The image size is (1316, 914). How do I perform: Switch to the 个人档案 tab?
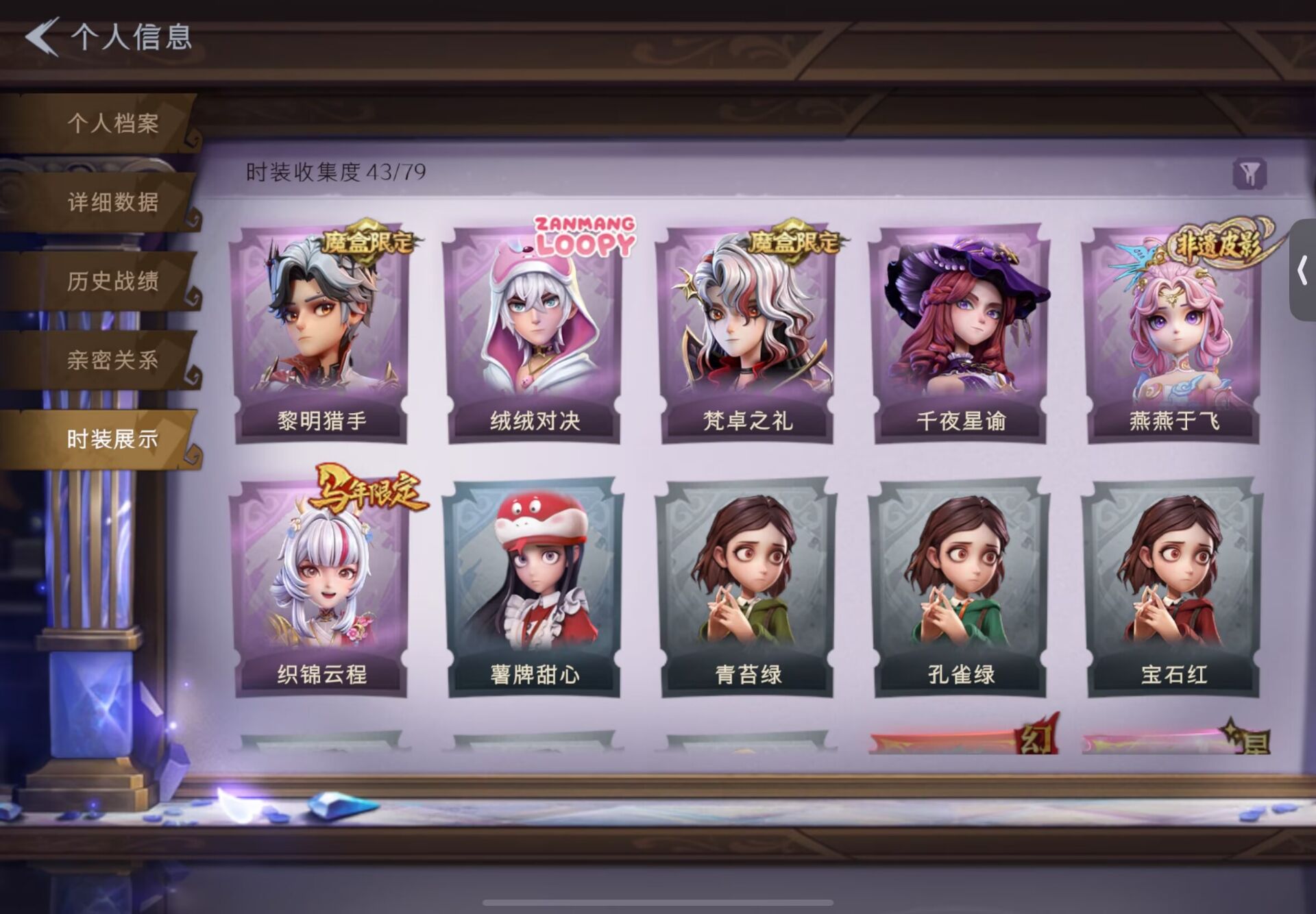pos(112,123)
